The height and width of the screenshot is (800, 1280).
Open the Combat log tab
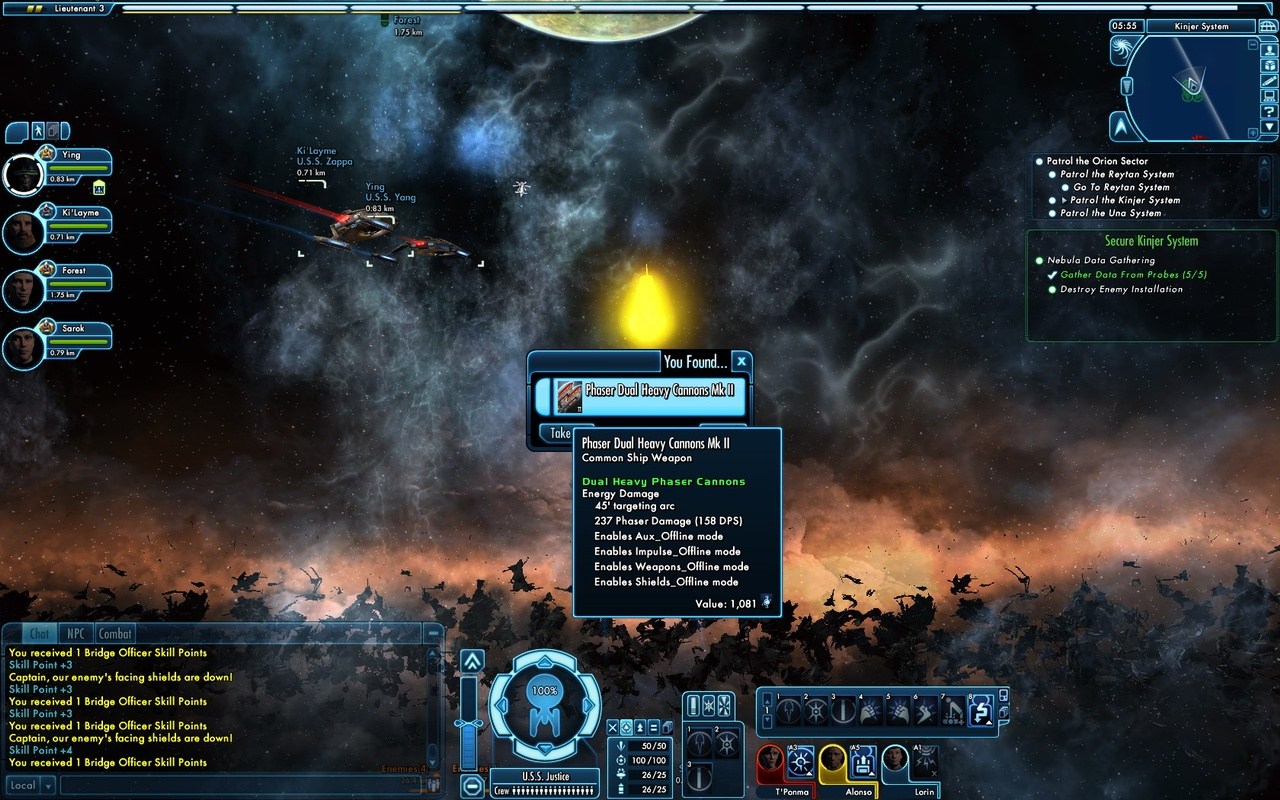coord(114,633)
